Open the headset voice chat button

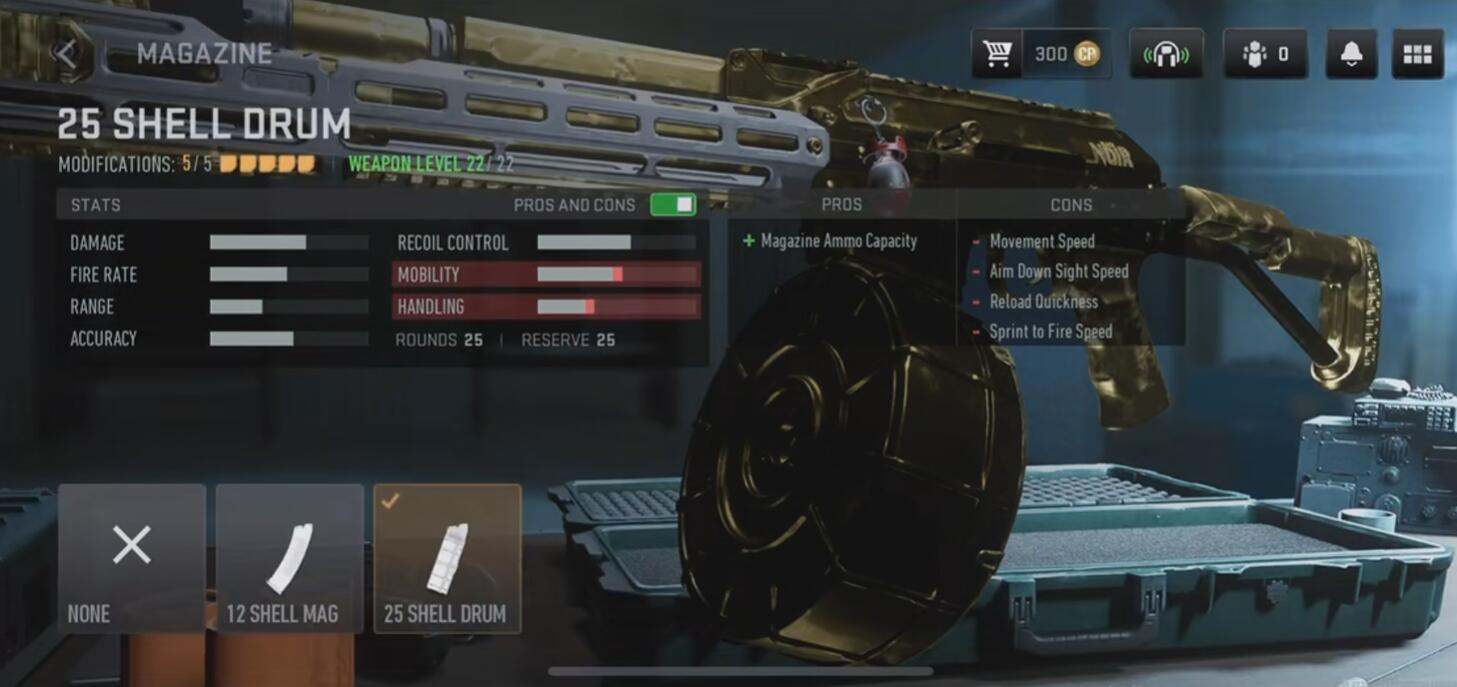pyautogui.click(x=1166, y=54)
